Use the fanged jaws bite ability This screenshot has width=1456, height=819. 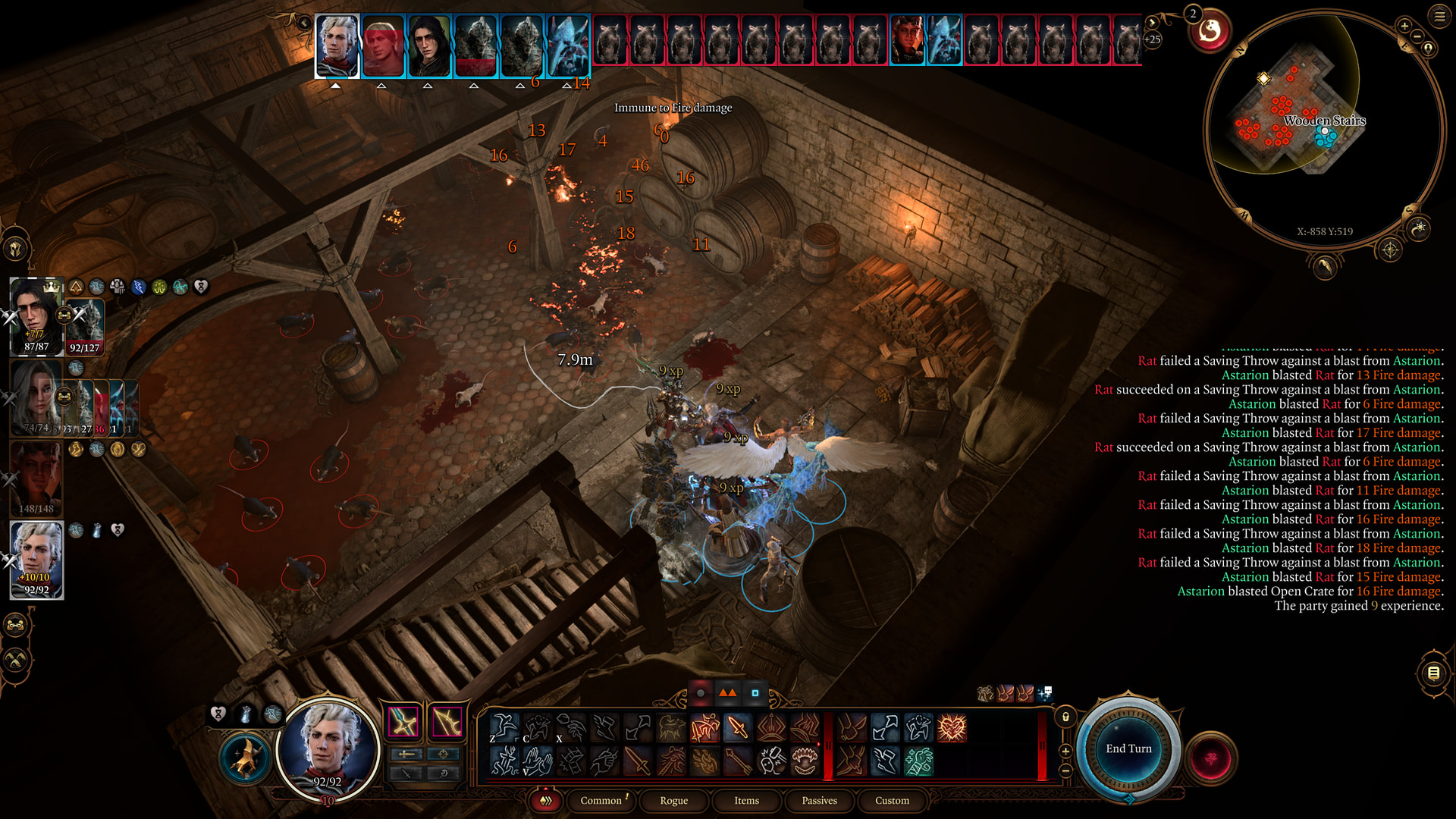coord(805,761)
